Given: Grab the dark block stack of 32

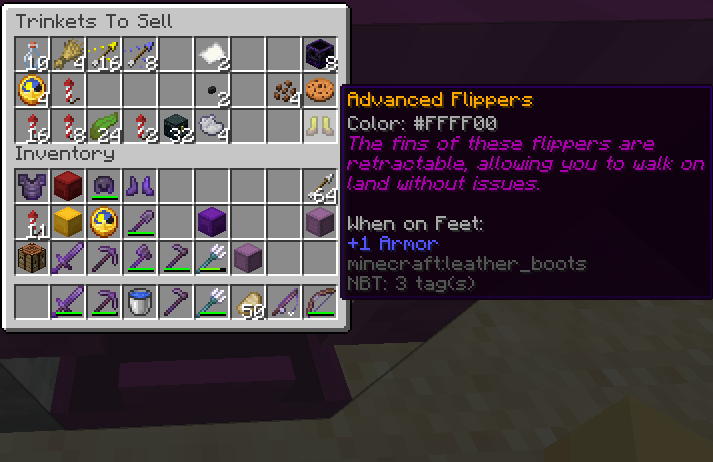Looking at the screenshot, I should [176, 127].
